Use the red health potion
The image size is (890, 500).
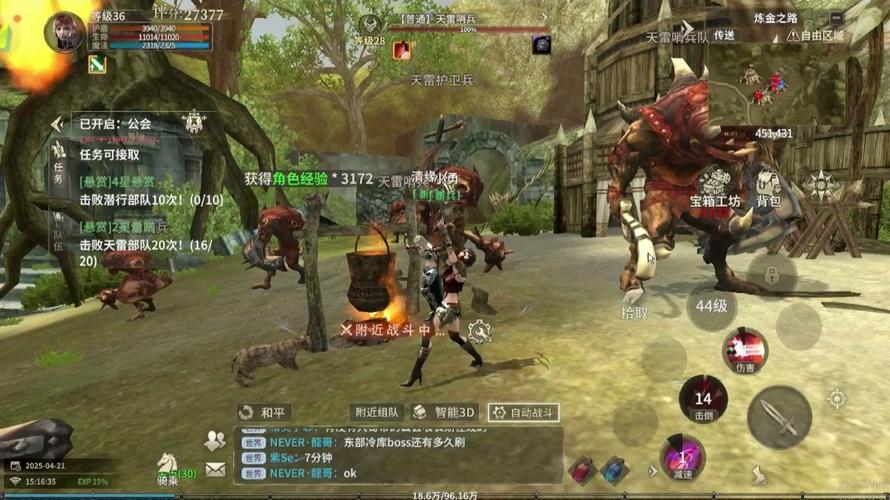point(582,469)
